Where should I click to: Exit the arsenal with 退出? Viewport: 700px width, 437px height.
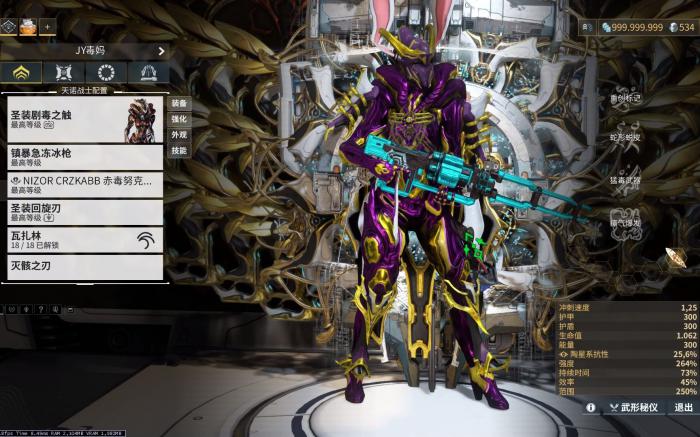pos(683,408)
